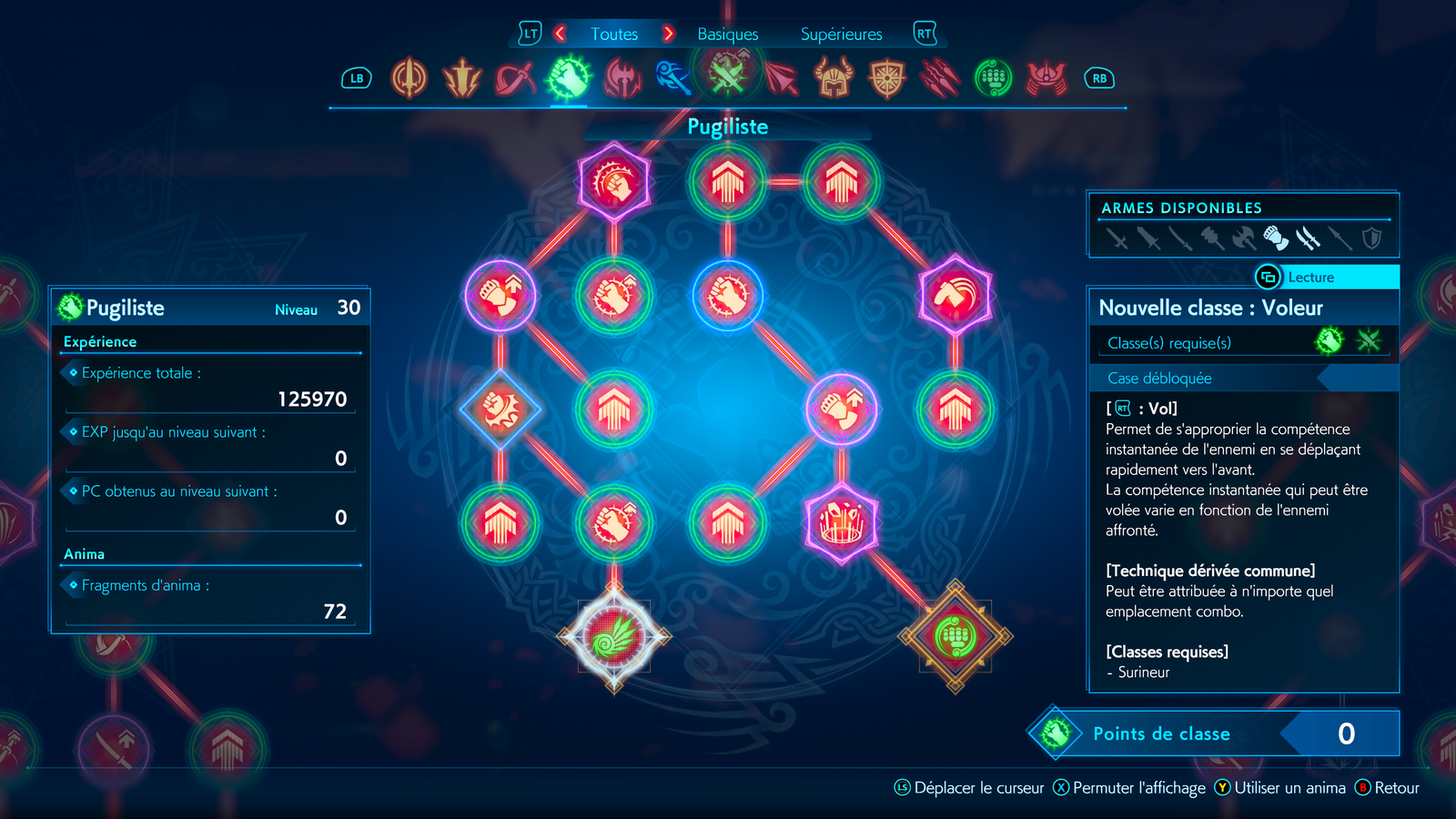Select the green Pugiliste fist class icon
The width and height of the screenshot is (1456, 819).
(x=569, y=78)
